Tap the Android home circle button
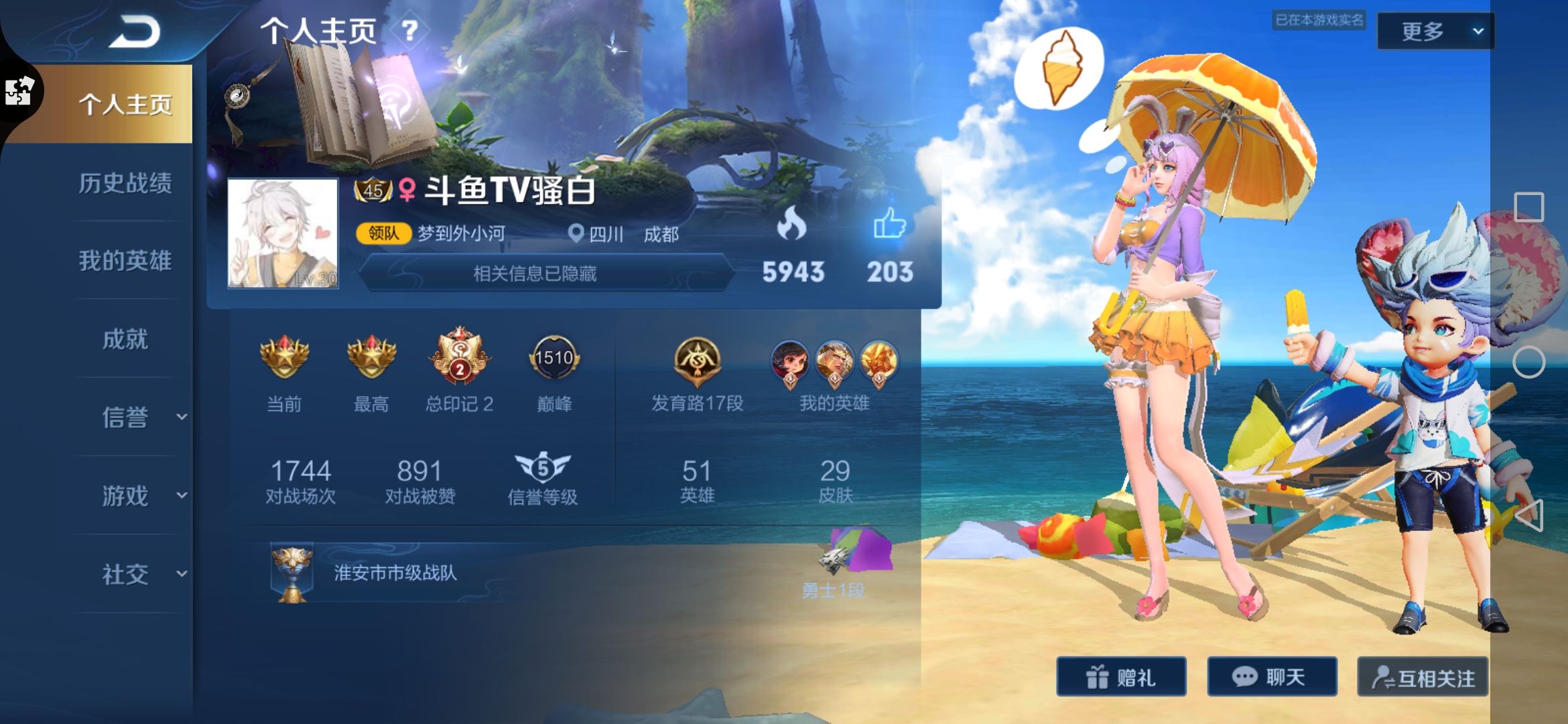 pyautogui.click(x=1528, y=363)
